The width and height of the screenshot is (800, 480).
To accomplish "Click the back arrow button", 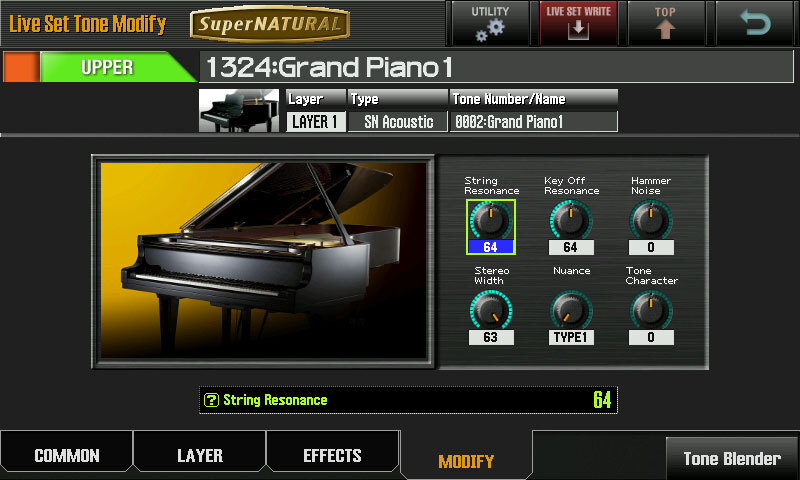I will (x=756, y=22).
